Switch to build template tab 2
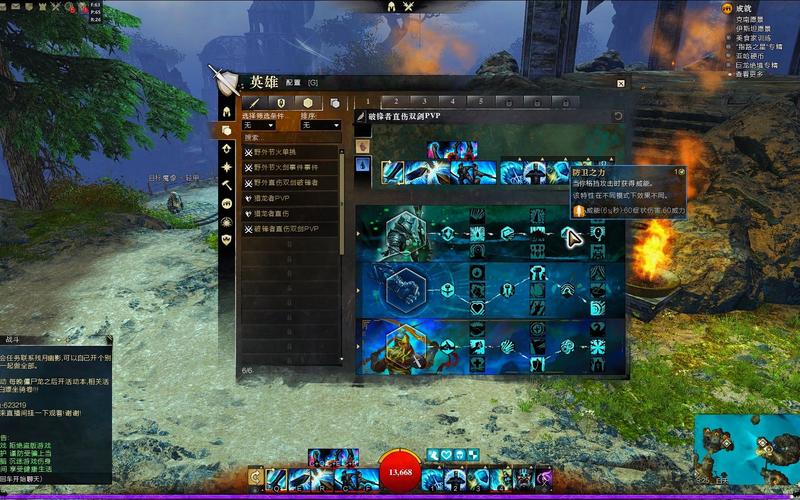The height and width of the screenshot is (500, 800). (396, 101)
